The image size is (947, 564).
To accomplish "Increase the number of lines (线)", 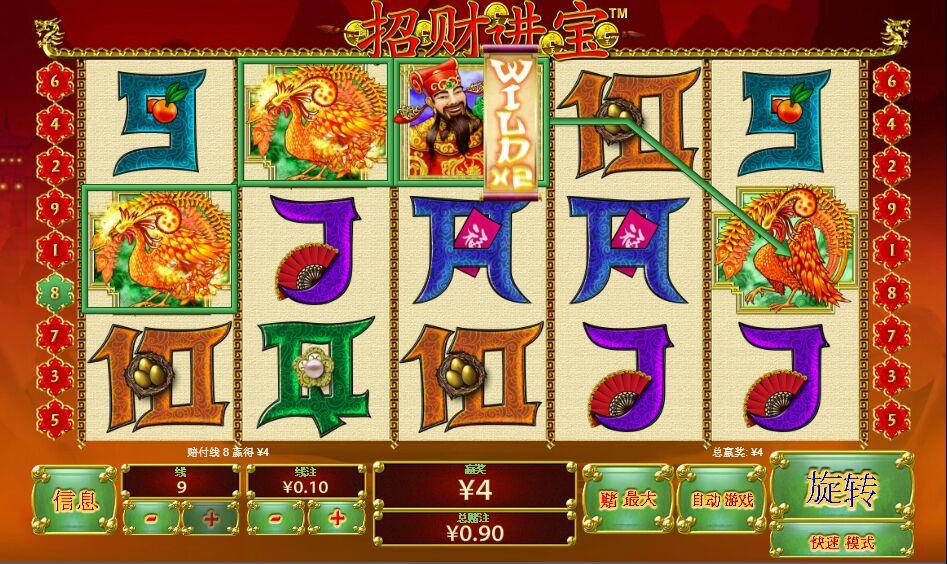I will tap(212, 518).
